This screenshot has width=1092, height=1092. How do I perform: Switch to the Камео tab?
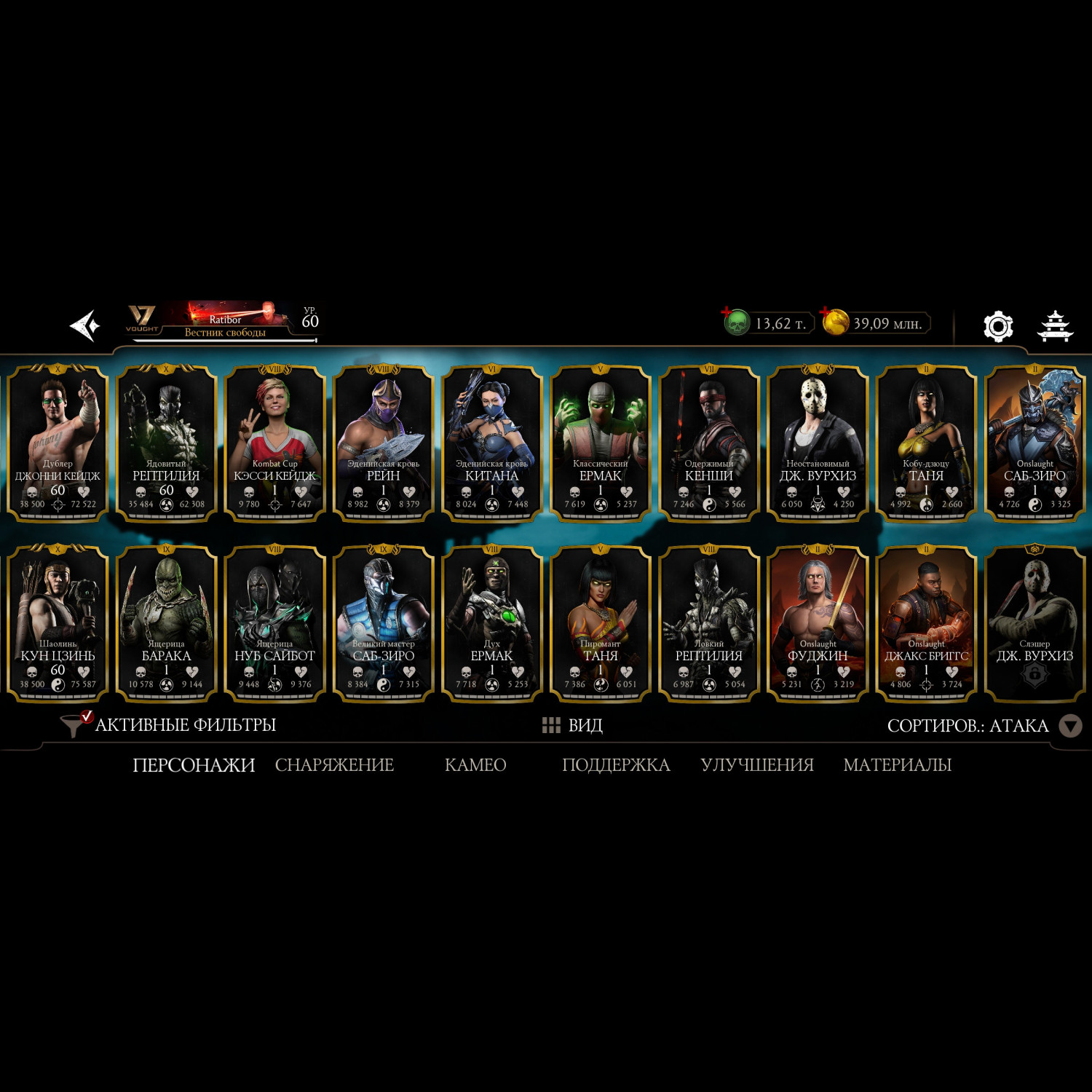(x=475, y=765)
